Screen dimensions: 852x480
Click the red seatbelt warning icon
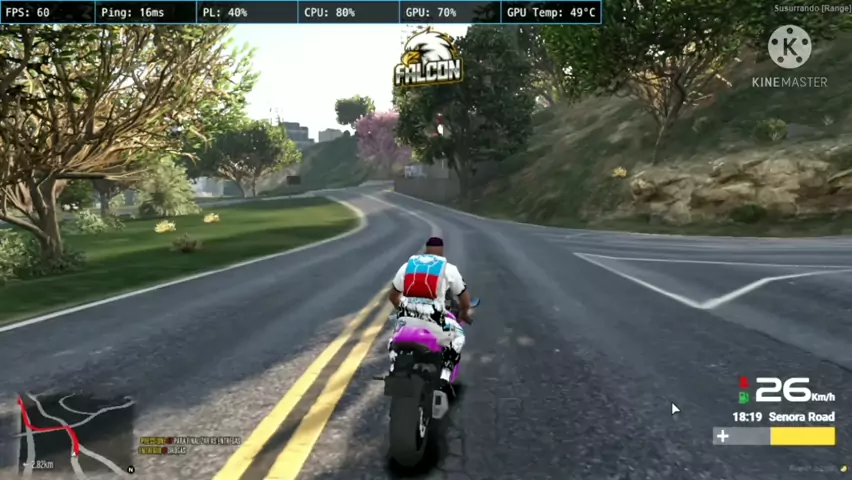tap(743, 383)
